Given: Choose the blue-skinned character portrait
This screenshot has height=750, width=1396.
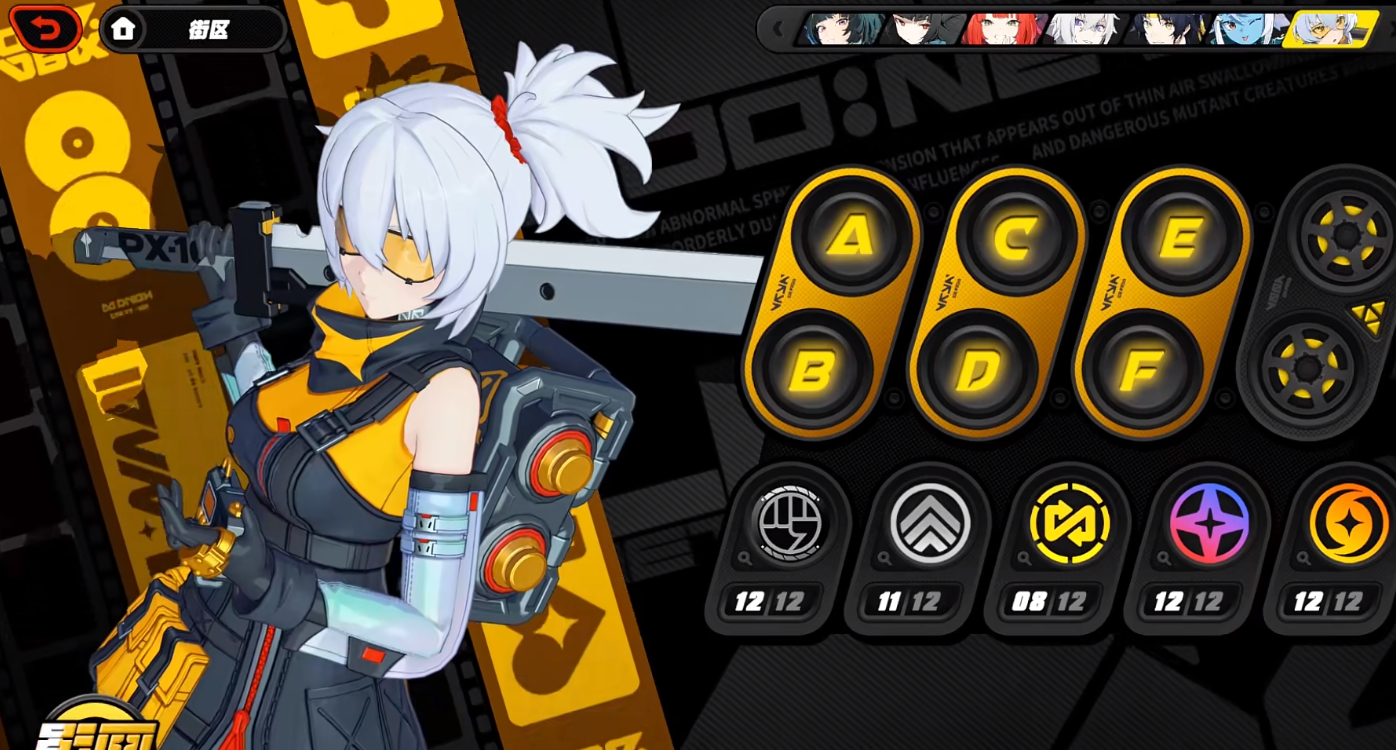Looking at the screenshot, I should point(1248,29).
